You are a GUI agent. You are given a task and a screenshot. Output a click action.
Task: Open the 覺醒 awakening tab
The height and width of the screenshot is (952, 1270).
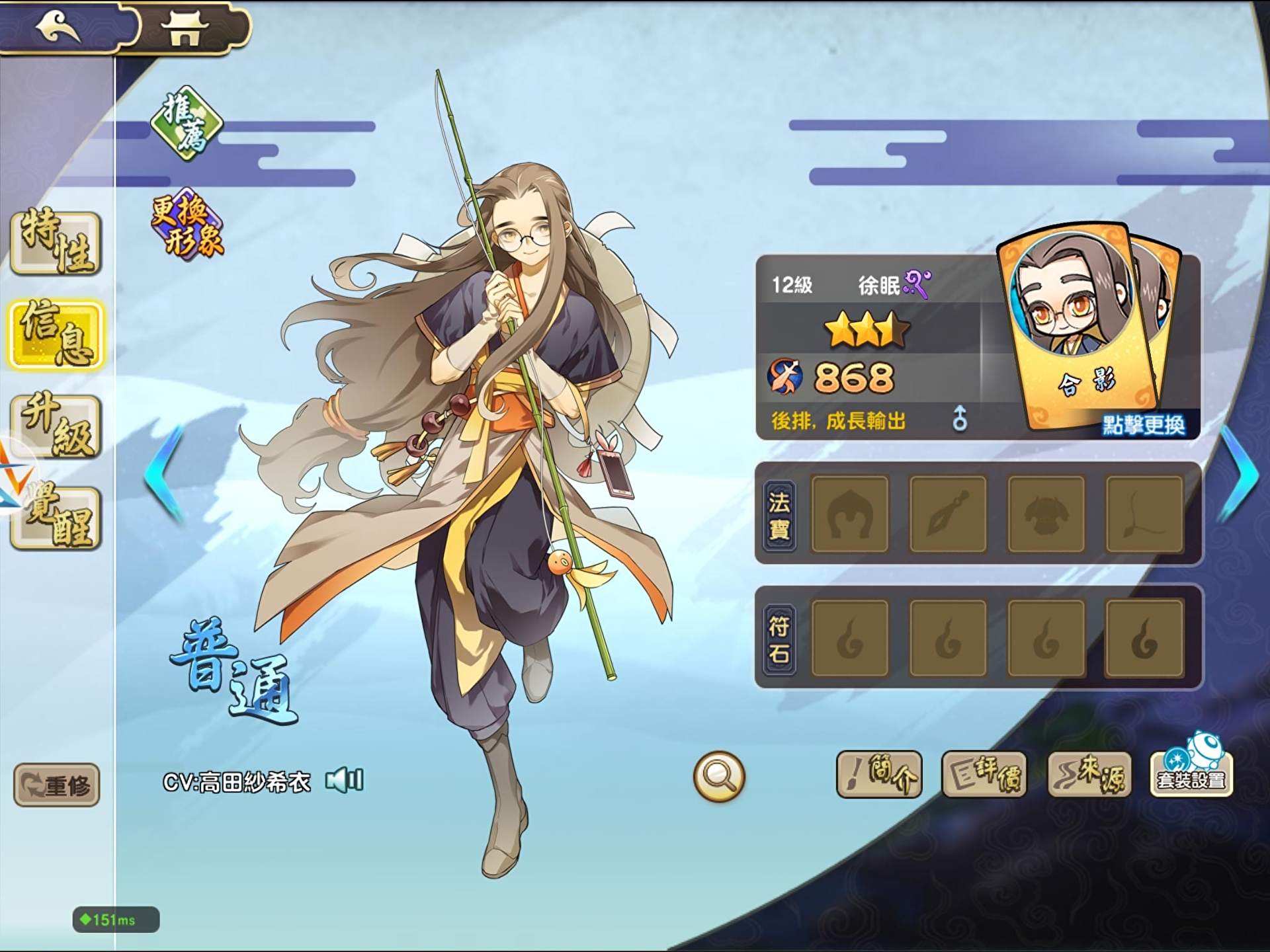pos(58,518)
